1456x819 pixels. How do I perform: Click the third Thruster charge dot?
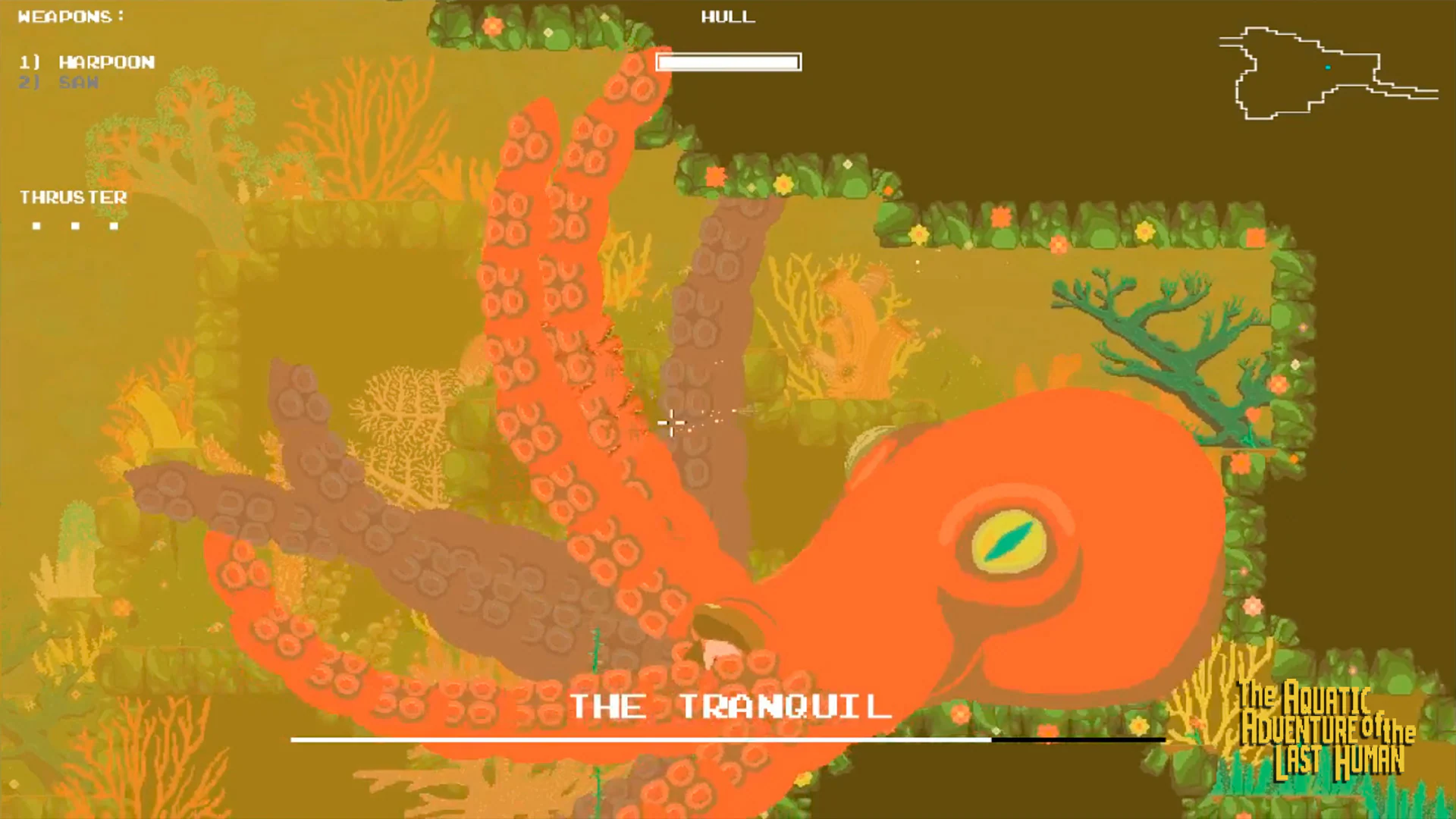[115, 224]
